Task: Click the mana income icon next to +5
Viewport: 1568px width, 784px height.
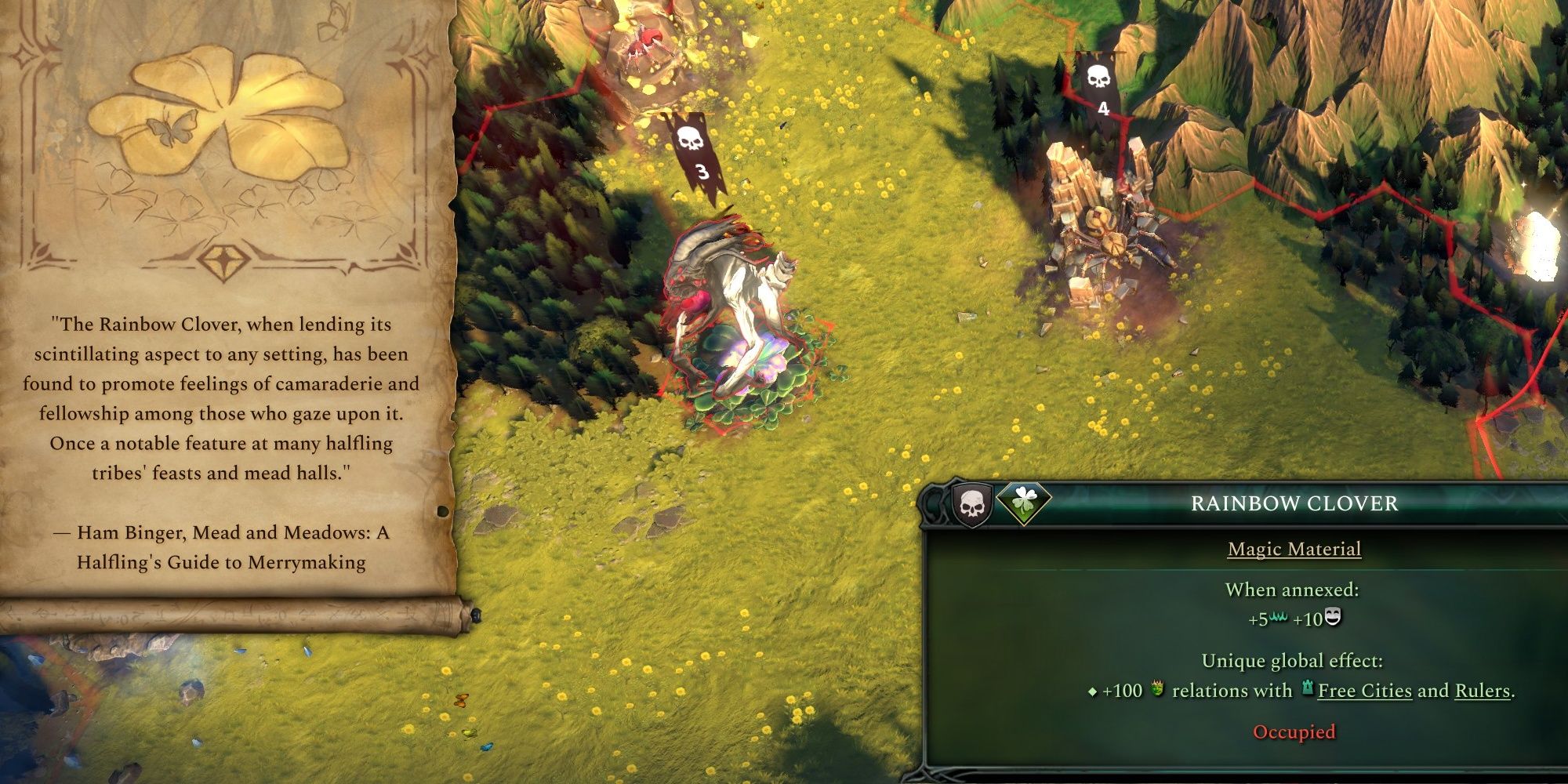Action: tap(1278, 618)
